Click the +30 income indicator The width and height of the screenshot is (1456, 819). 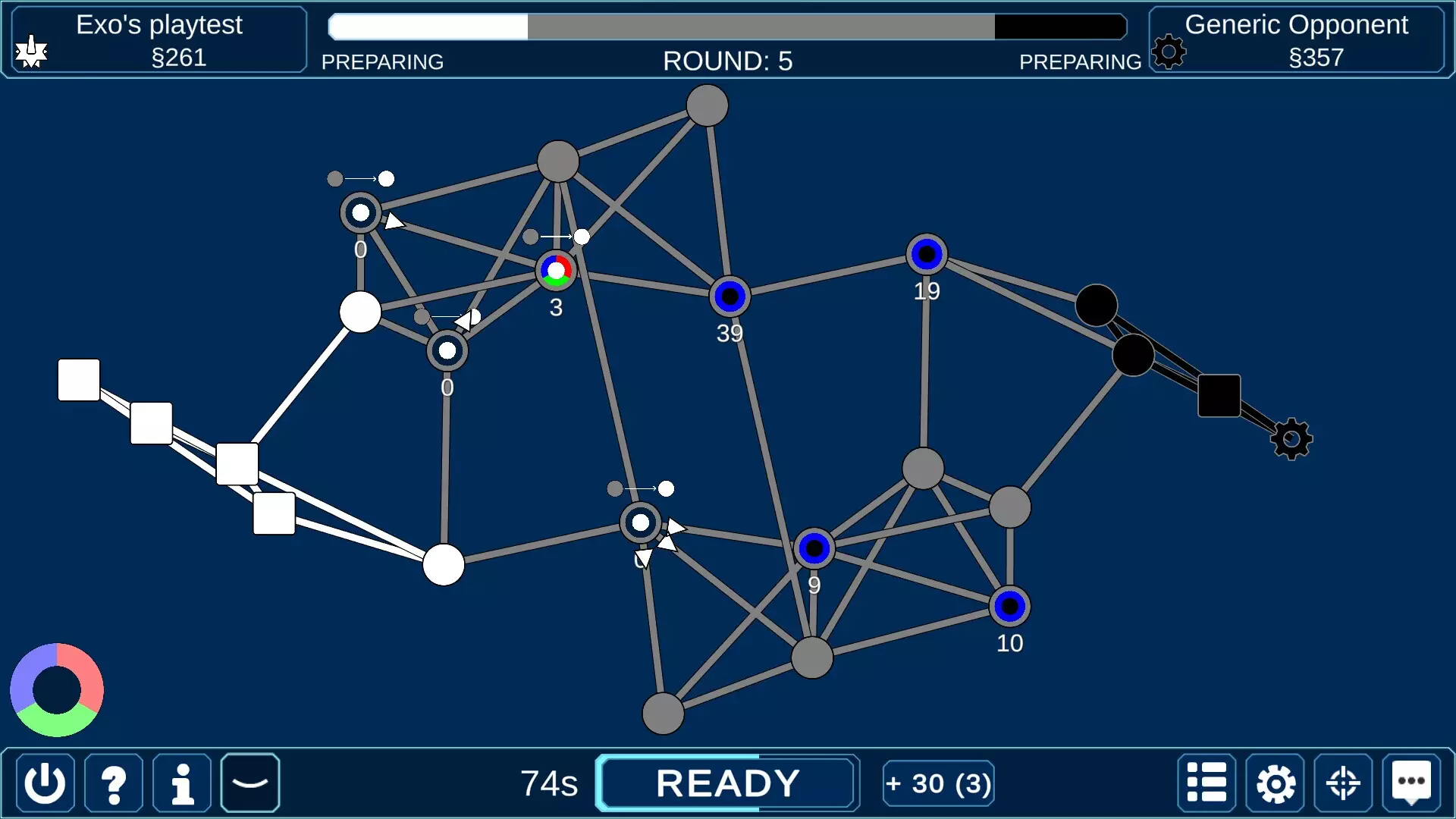pyautogui.click(x=938, y=783)
